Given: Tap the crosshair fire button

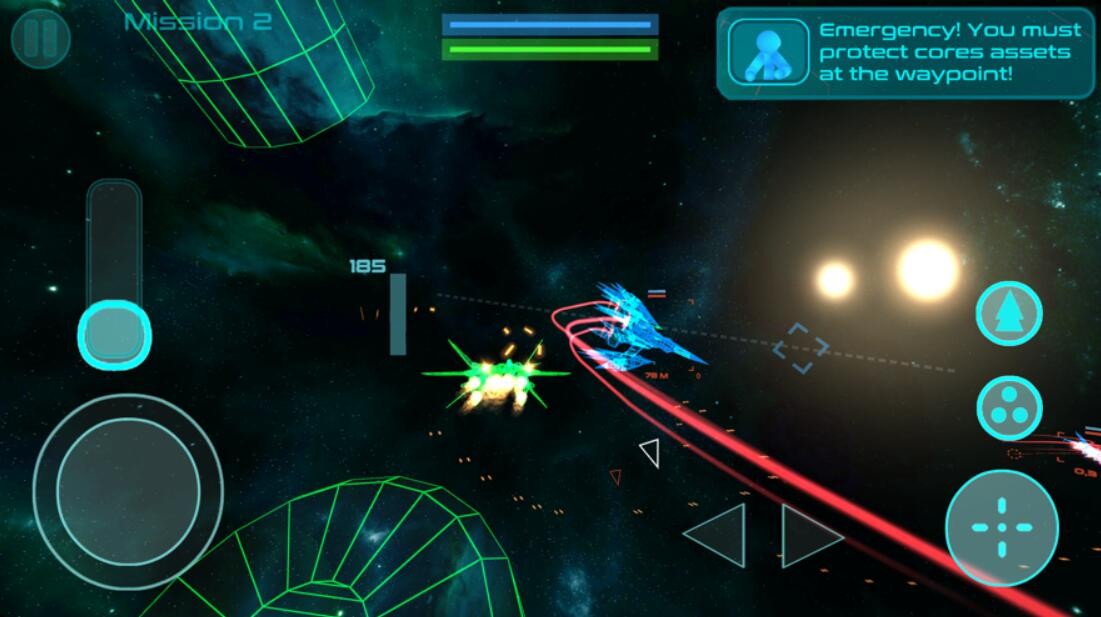Looking at the screenshot, I should [1001, 527].
